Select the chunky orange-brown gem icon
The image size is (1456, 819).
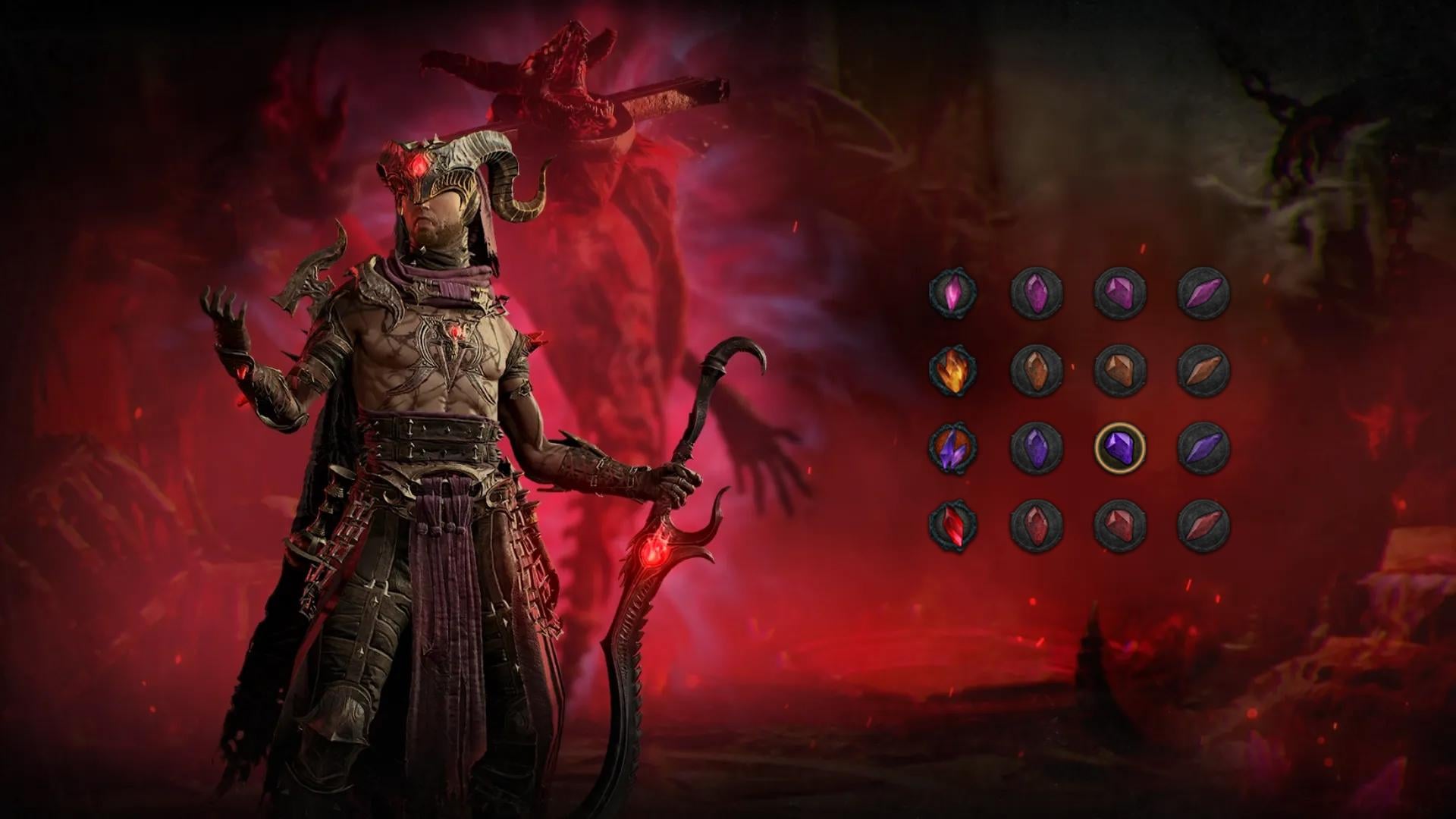1120,371
